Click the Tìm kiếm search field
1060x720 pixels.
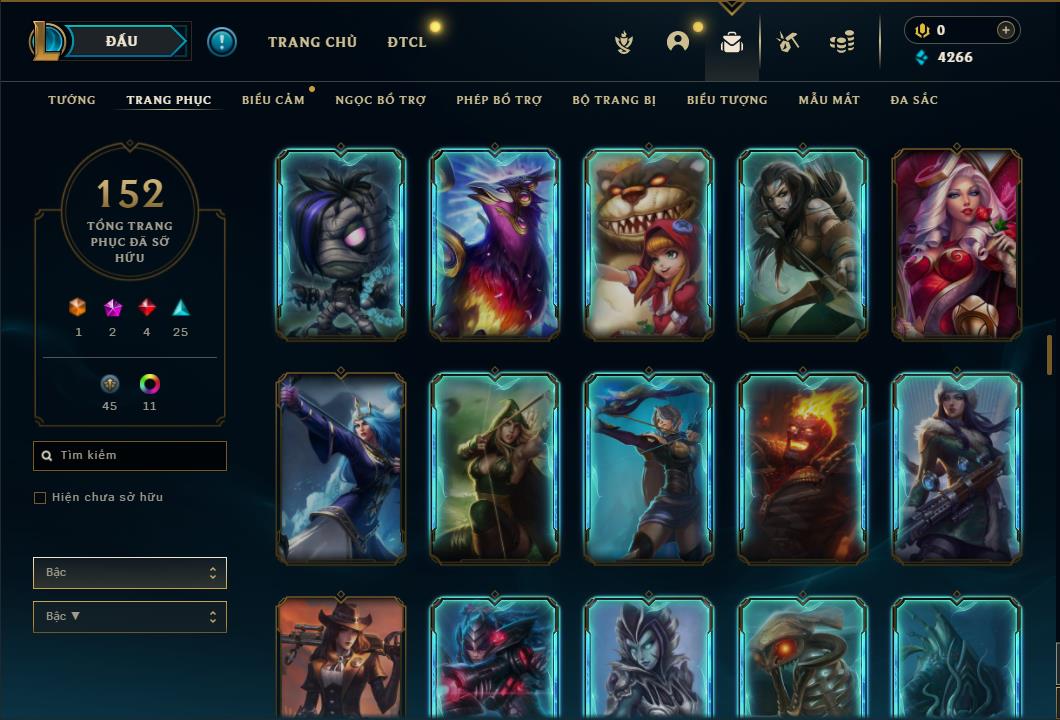point(130,456)
